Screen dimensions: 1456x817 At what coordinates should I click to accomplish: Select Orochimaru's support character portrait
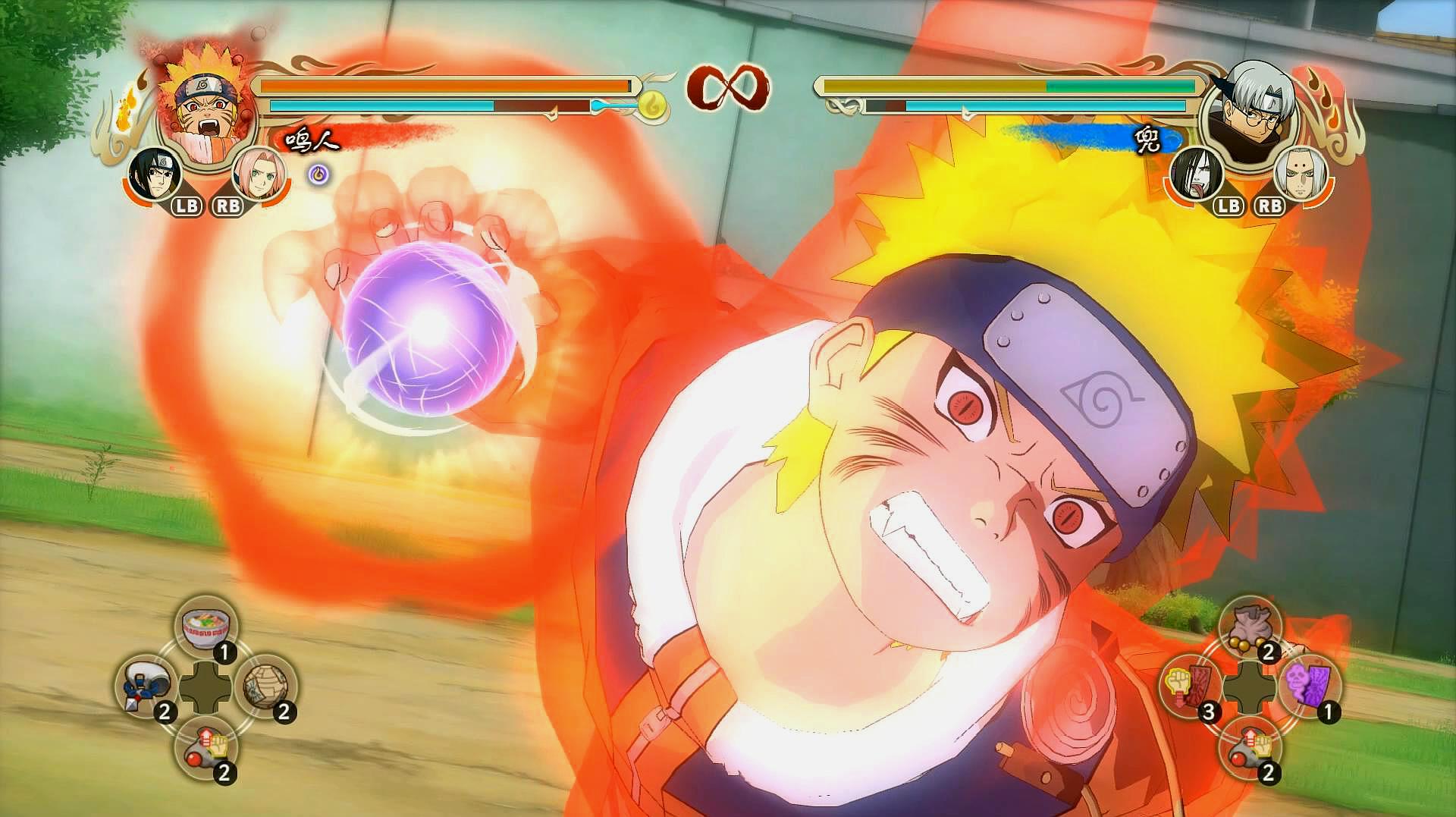pos(1197,174)
